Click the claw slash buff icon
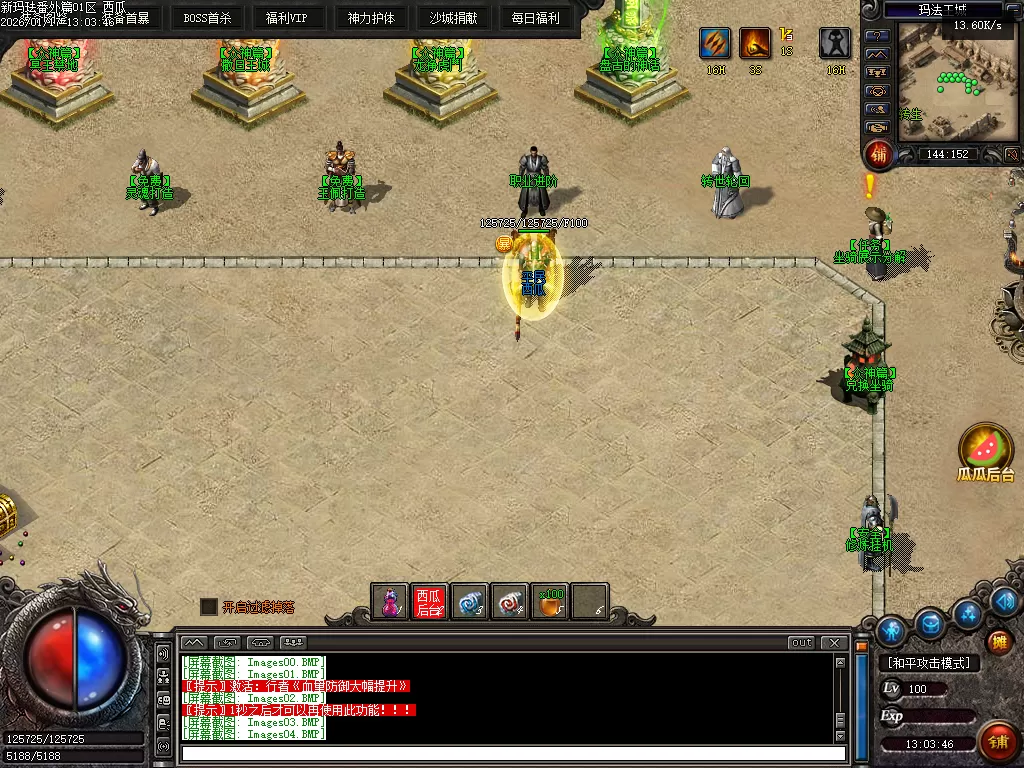Image resolution: width=1024 pixels, height=768 pixels. [714, 43]
